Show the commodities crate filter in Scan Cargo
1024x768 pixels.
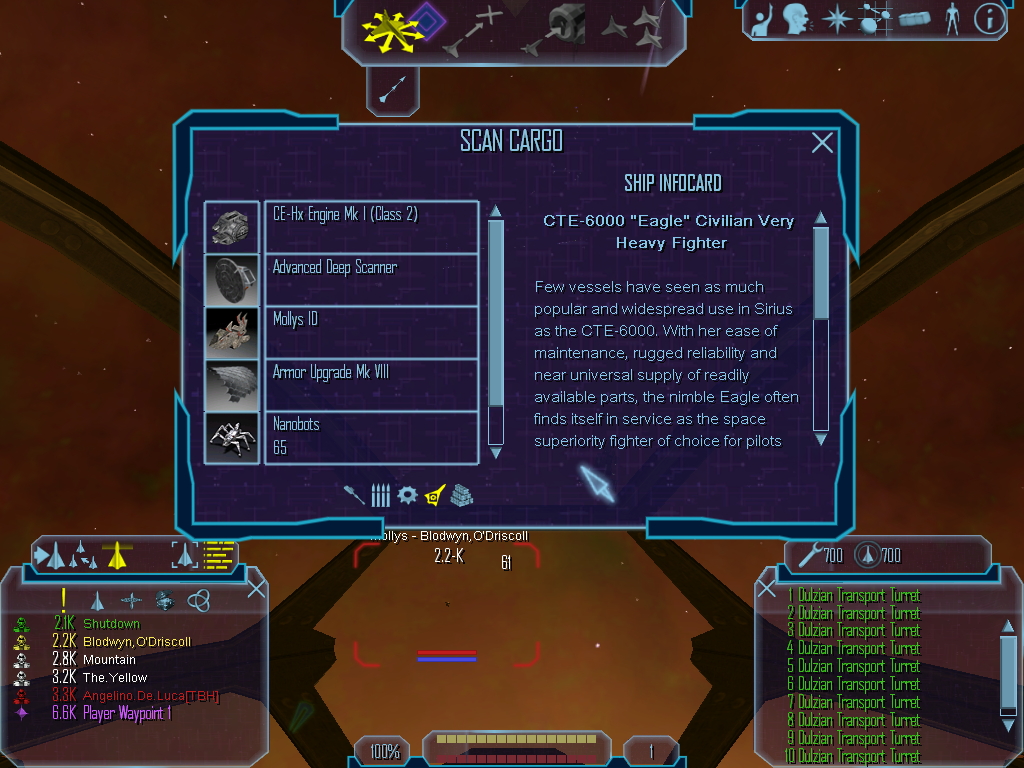[x=461, y=495]
